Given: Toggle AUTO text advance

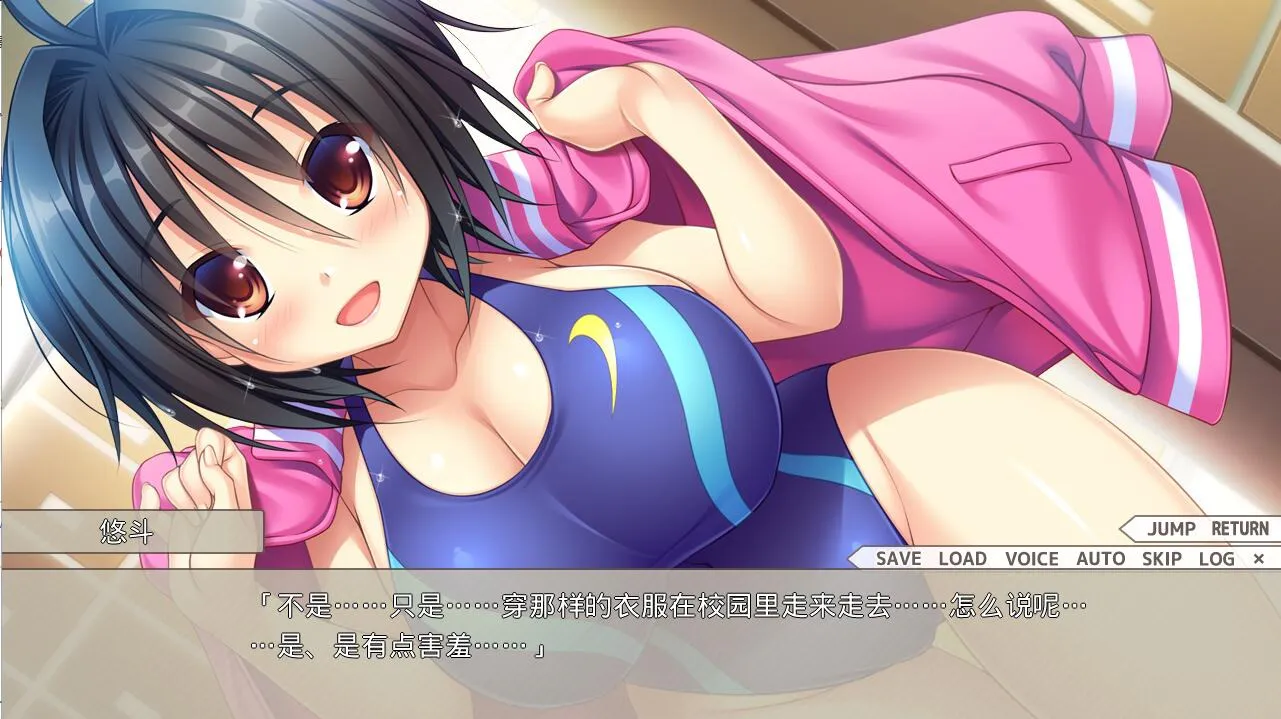Looking at the screenshot, I should coord(1100,559).
